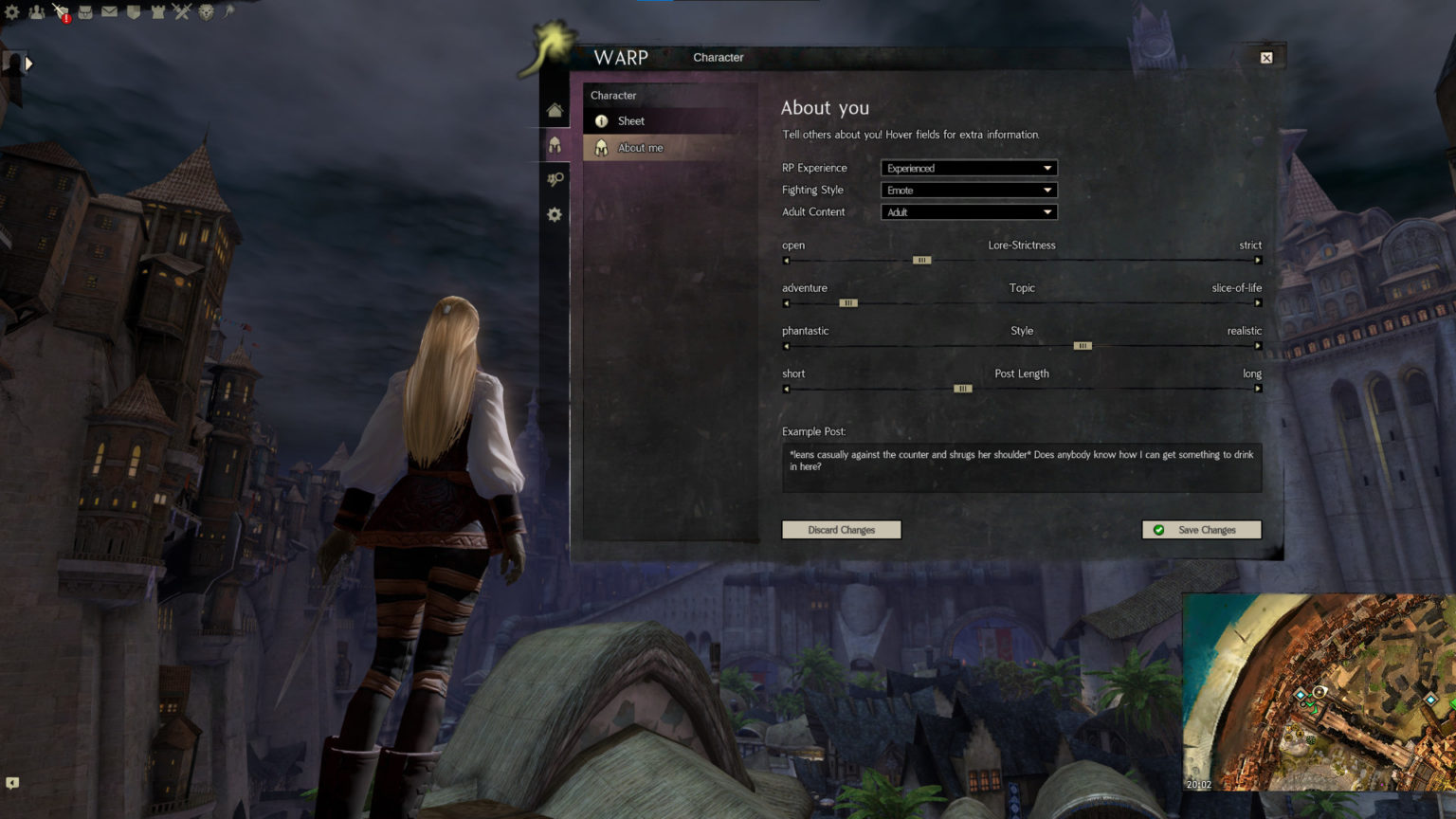The width and height of the screenshot is (1456, 819).
Task: Open the RP Experience dropdown
Action: click(968, 168)
